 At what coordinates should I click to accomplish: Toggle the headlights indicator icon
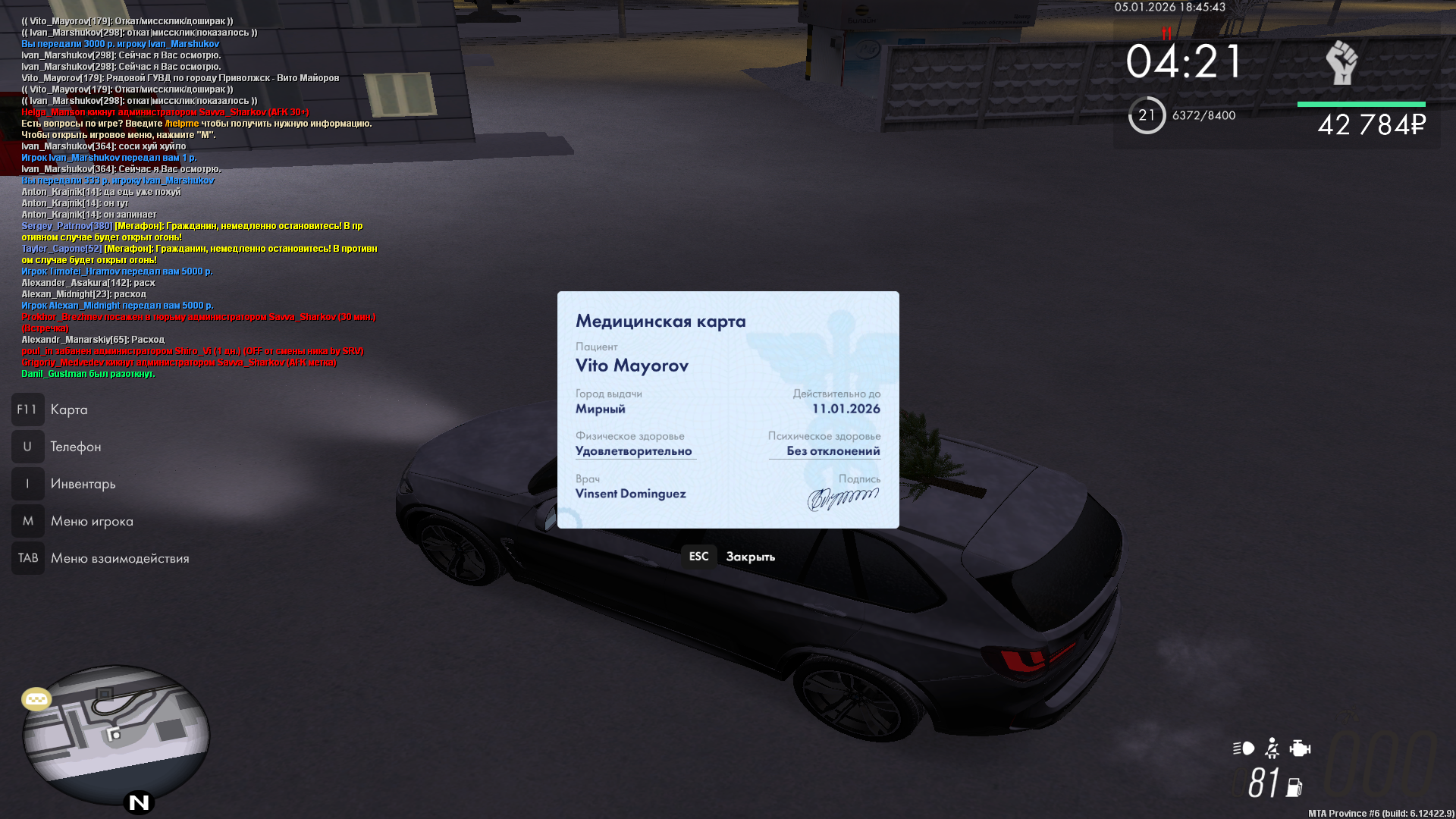coord(1243,748)
